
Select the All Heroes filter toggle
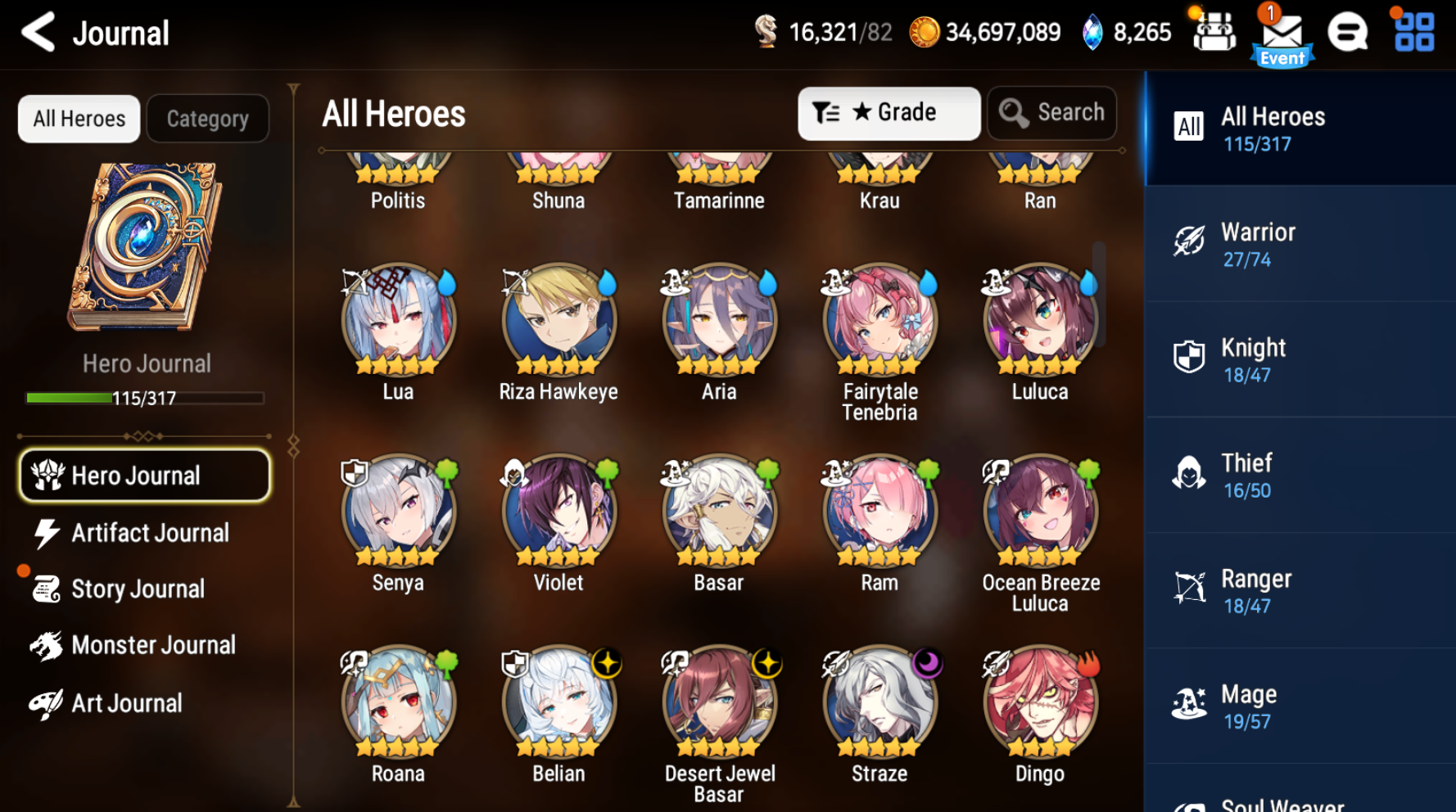click(x=79, y=119)
